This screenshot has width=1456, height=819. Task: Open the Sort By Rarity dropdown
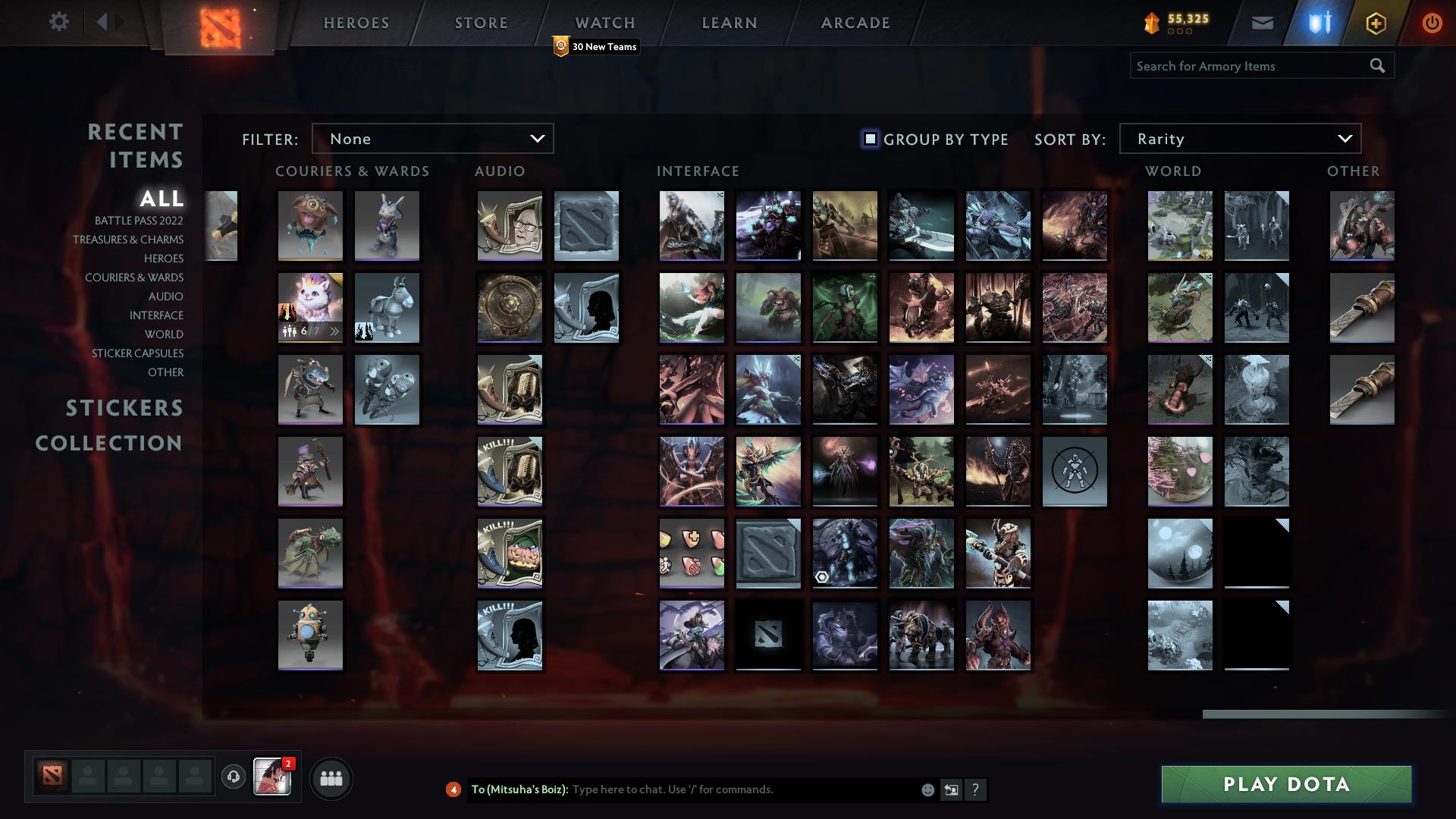coord(1239,138)
